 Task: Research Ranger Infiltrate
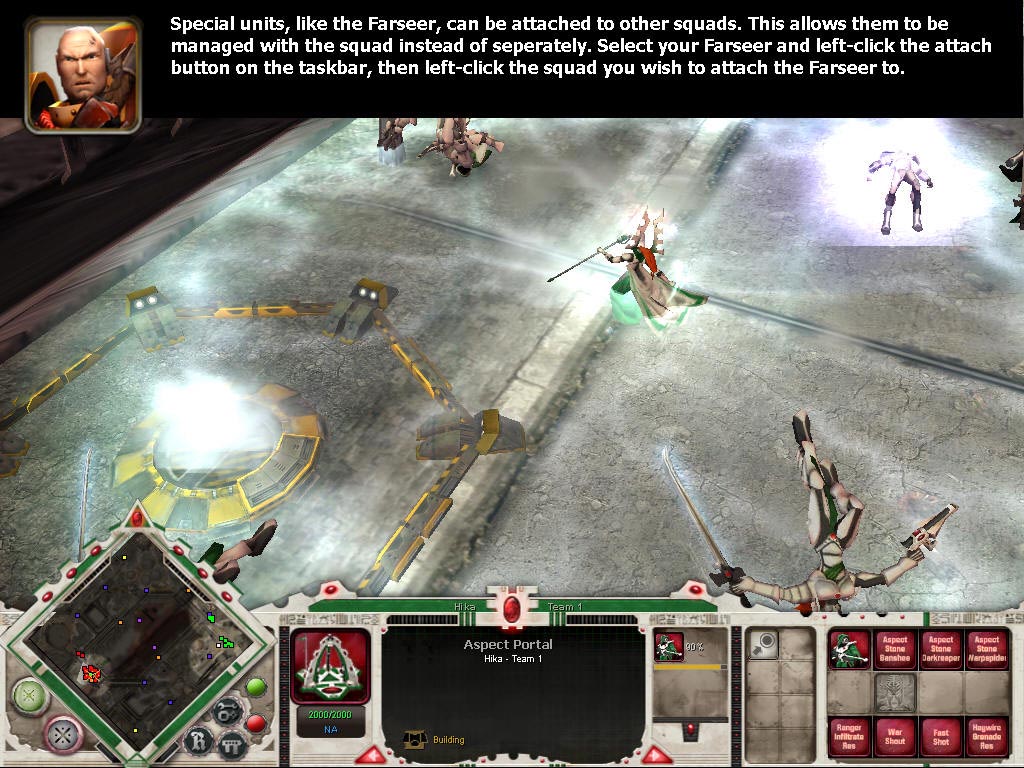pos(849,737)
